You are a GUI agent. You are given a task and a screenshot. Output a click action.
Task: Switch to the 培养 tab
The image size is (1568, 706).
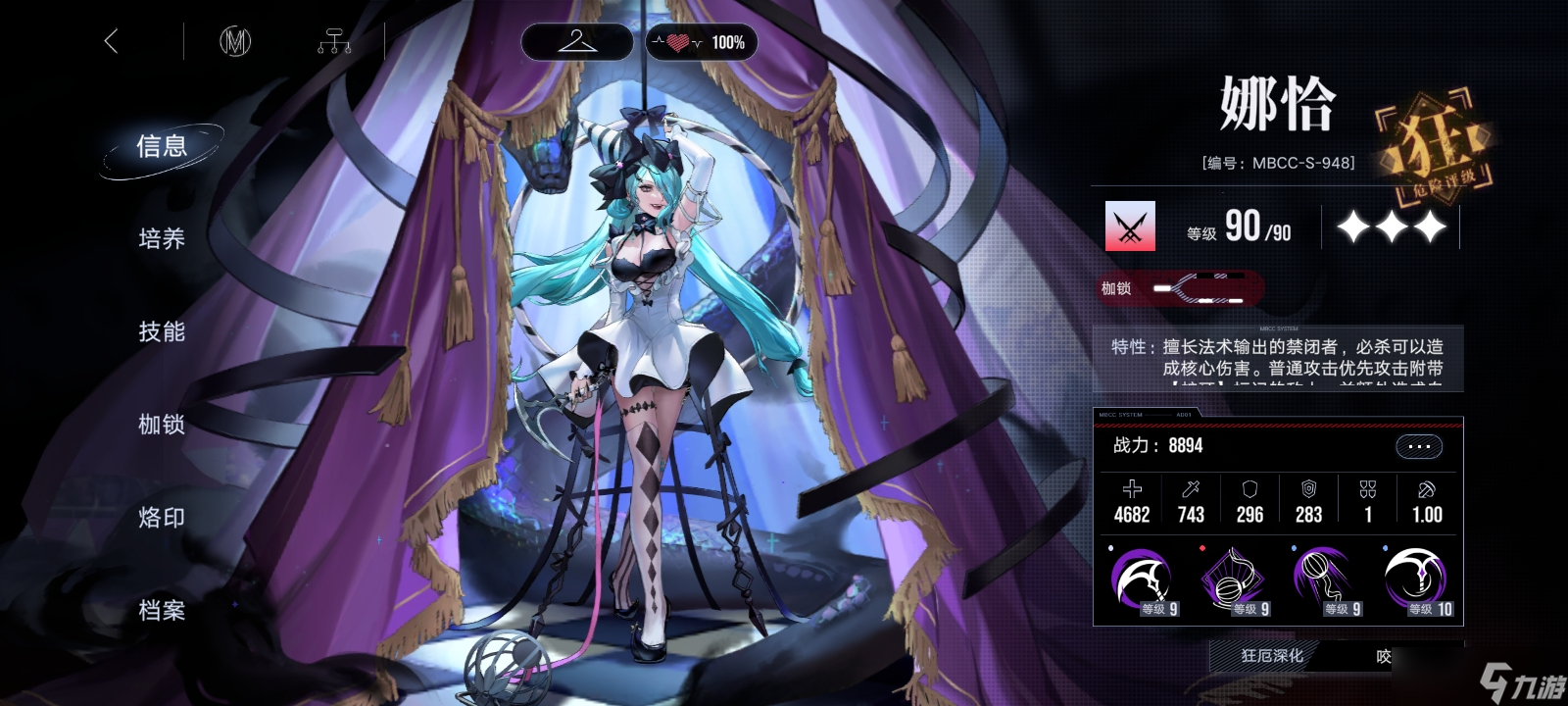pos(162,238)
